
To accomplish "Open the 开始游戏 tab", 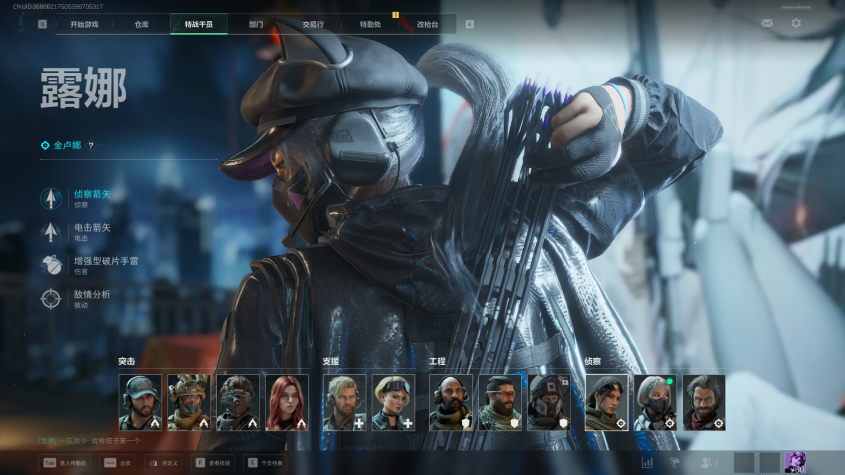I will [84, 24].
